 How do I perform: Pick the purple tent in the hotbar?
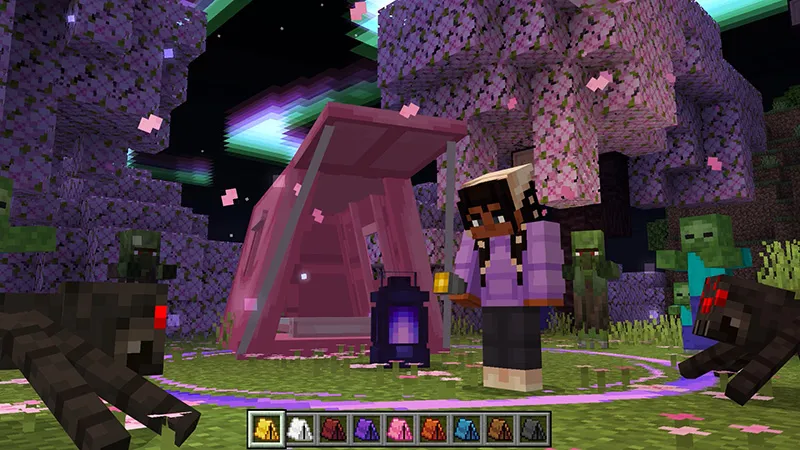click(x=366, y=430)
